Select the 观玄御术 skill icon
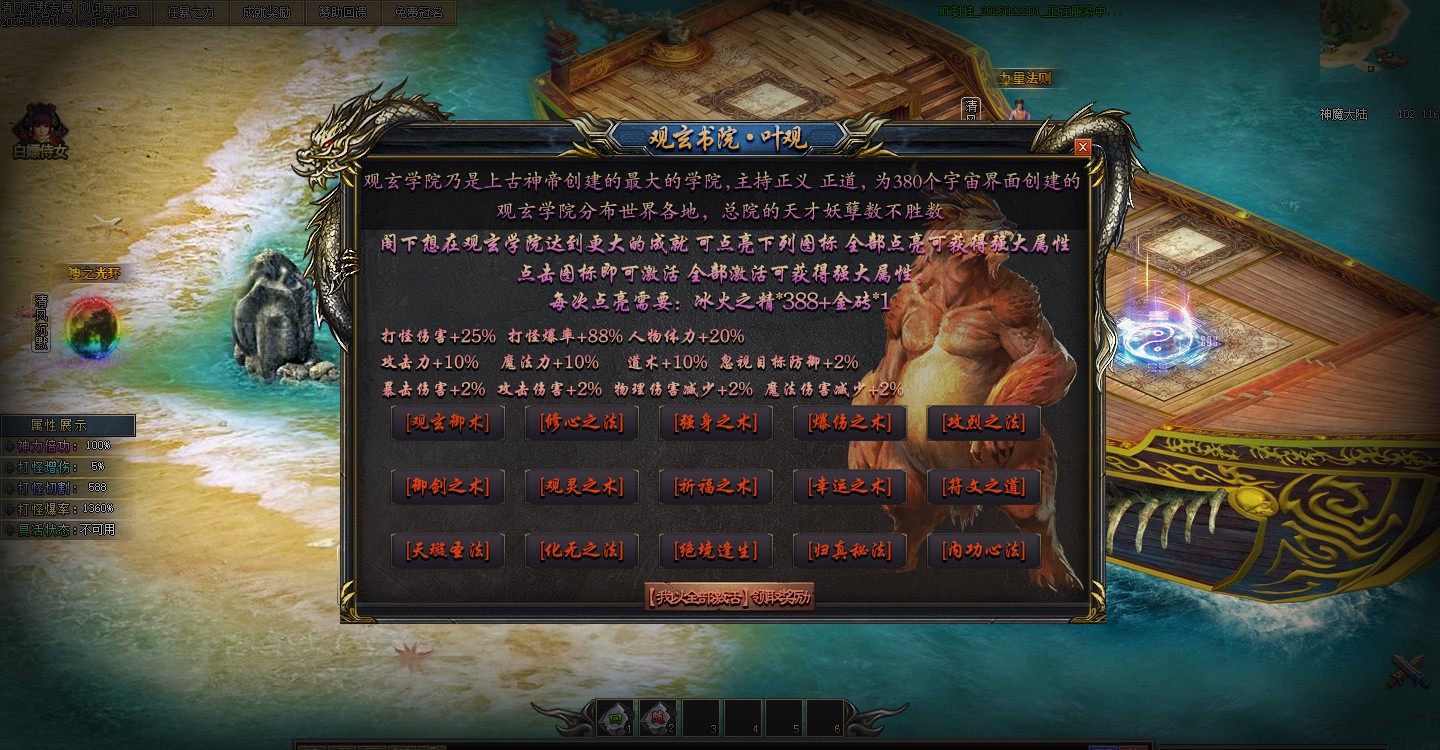1440x750 pixels. click(447, 423)
